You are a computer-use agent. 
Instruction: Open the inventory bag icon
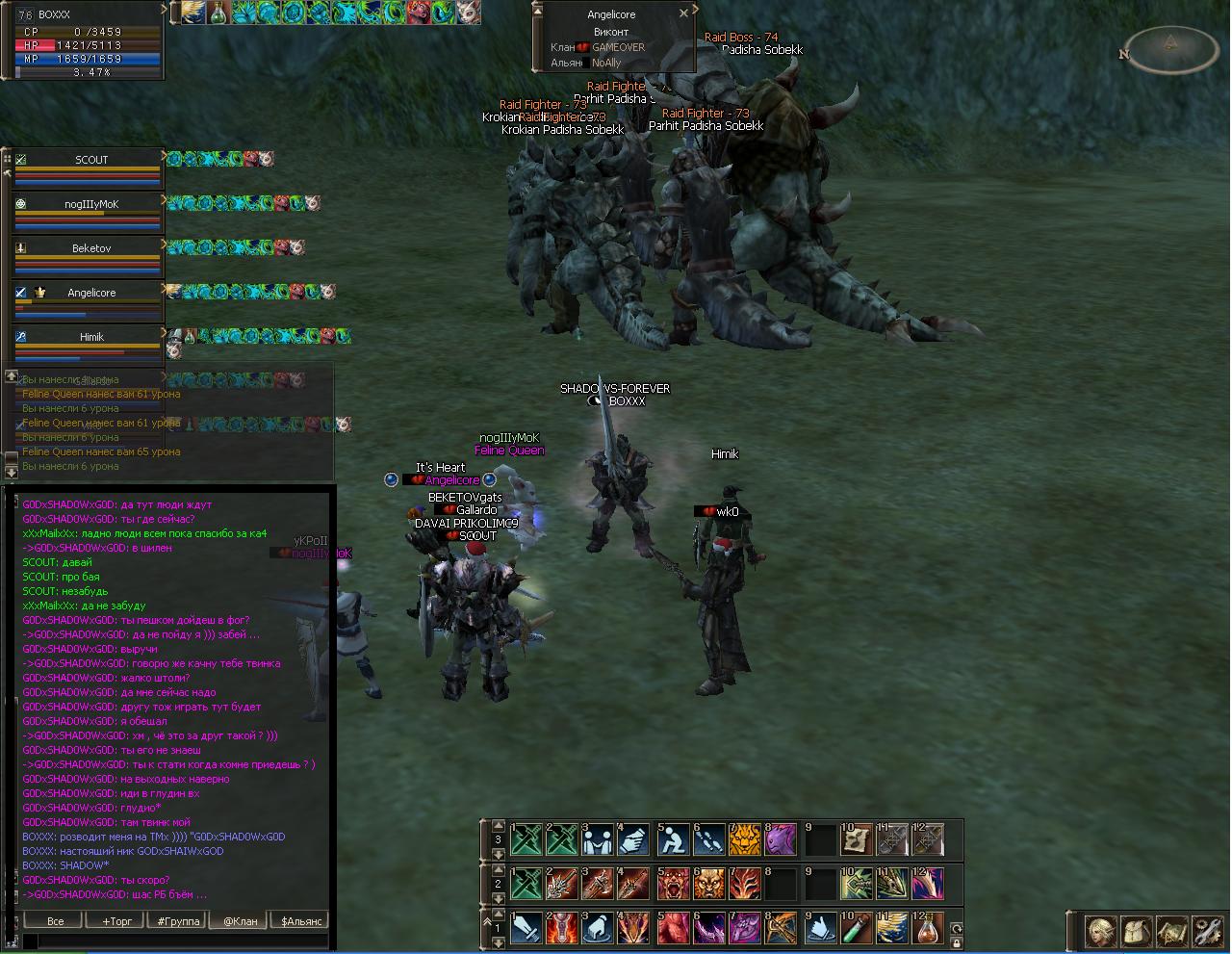[1135, 932]
